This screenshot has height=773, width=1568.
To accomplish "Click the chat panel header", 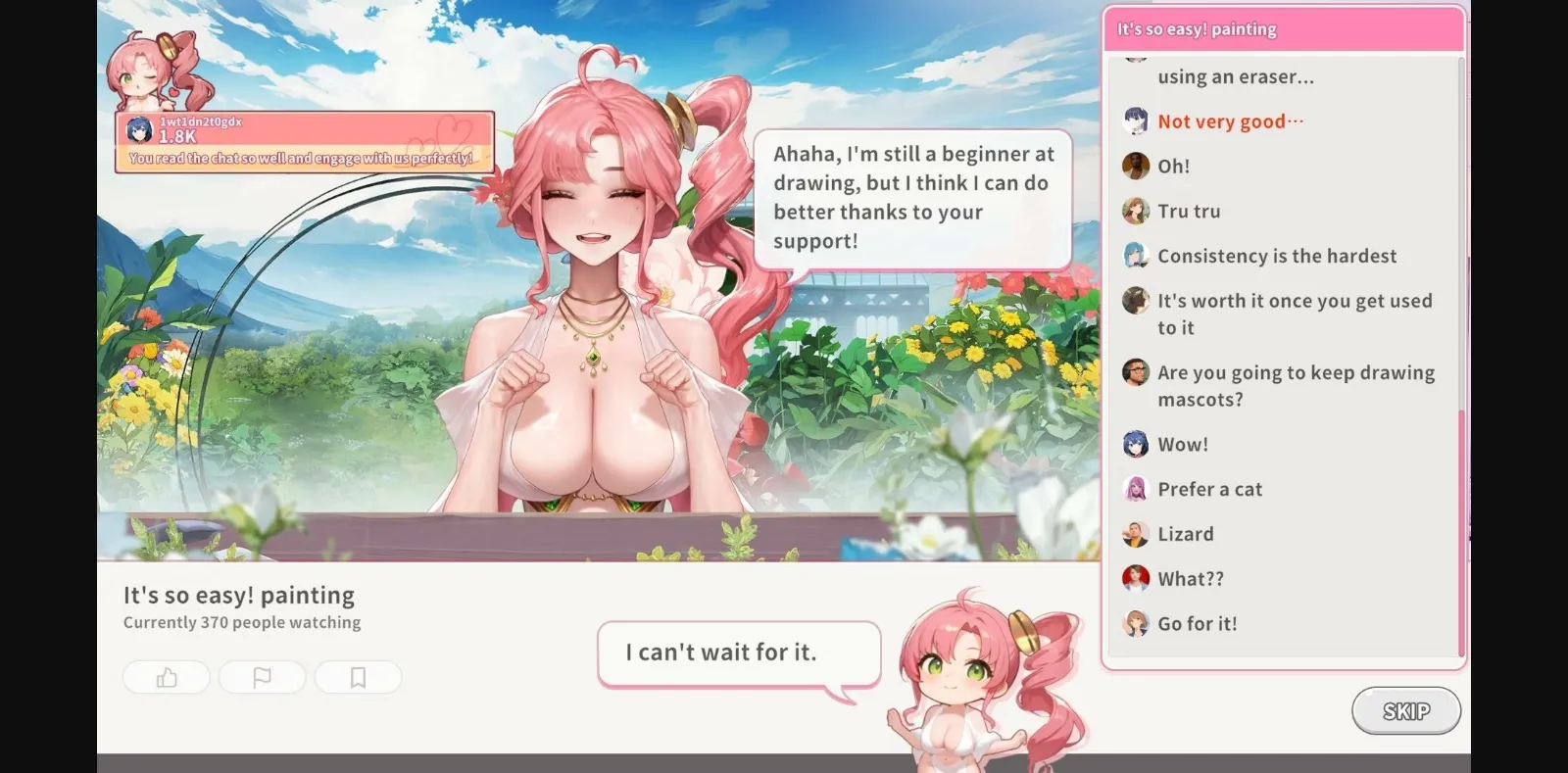I will [x=1284, y=28].
